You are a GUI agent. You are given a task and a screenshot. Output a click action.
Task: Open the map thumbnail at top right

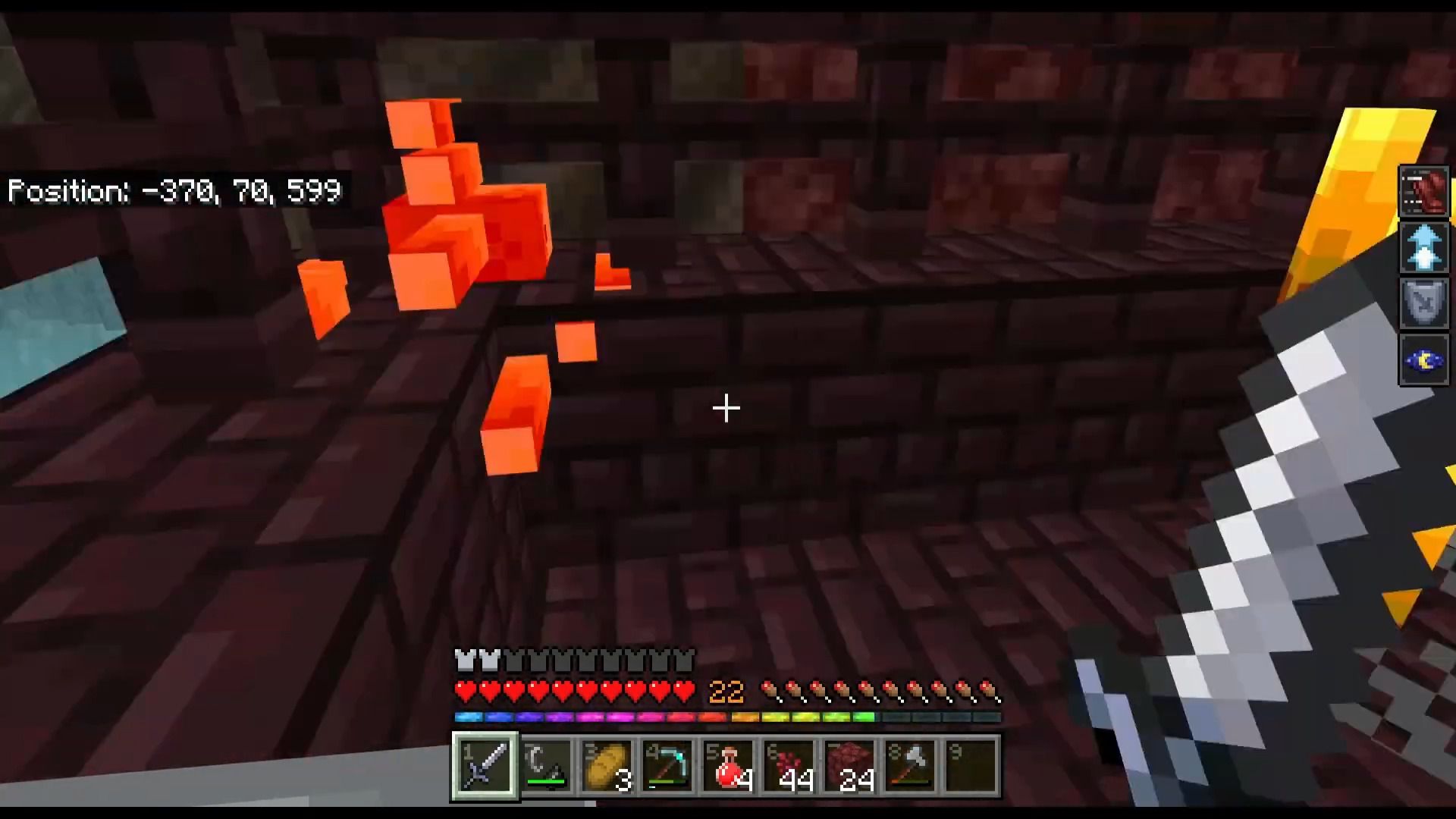click(x=1424, y=190)
